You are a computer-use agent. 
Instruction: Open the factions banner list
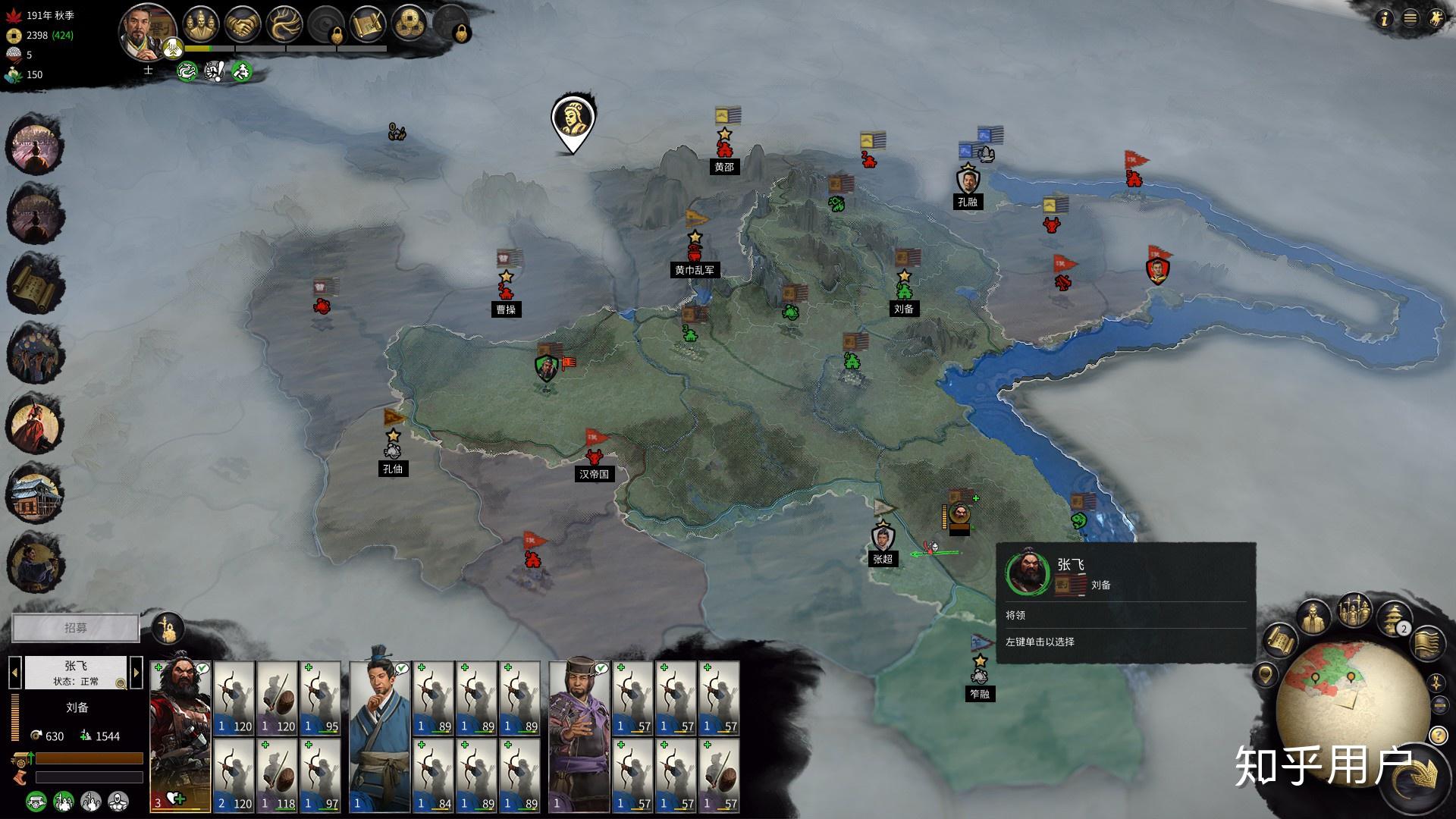pos(1427,642)
